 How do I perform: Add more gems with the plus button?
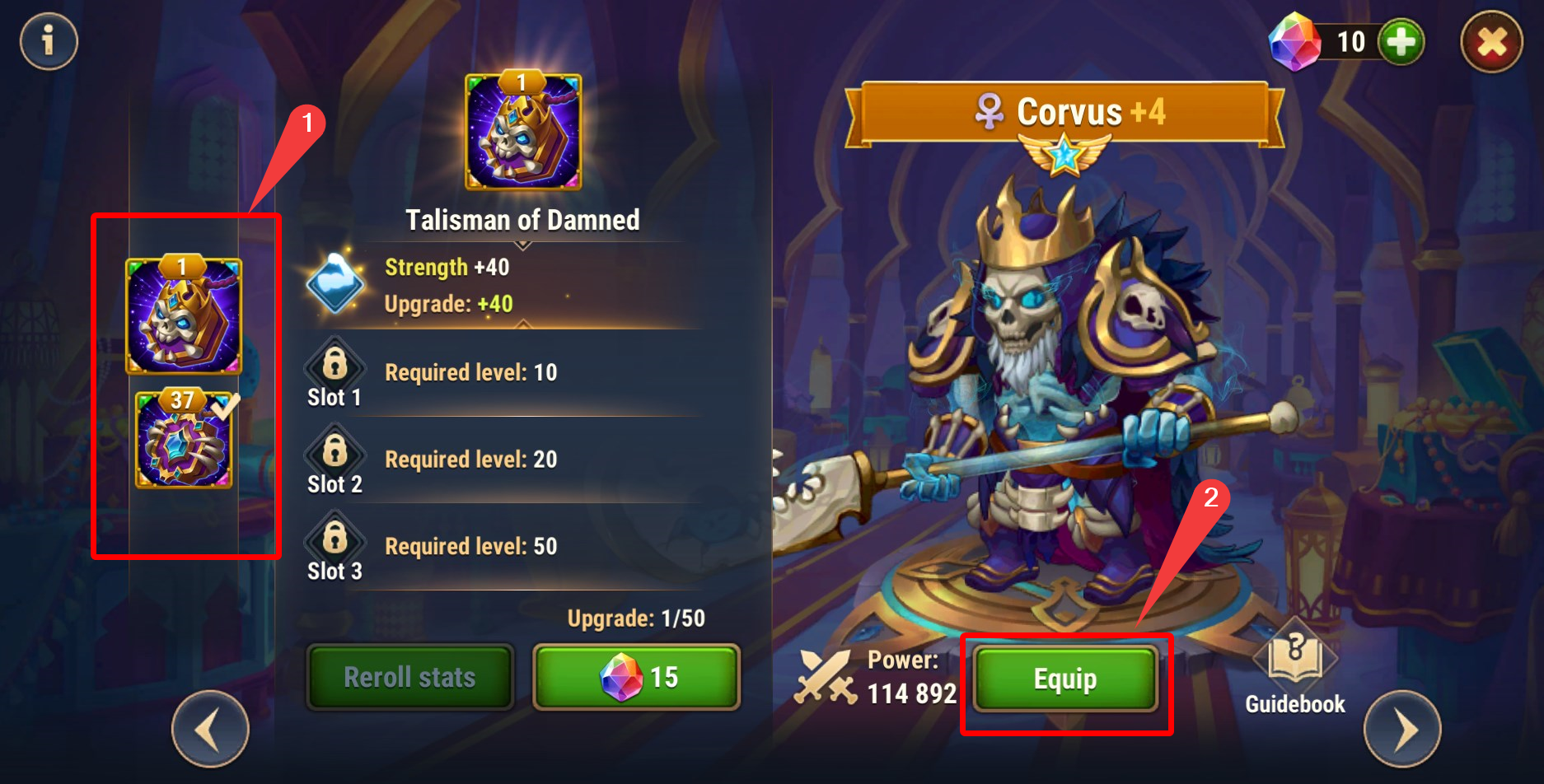tap(1401, 42)
